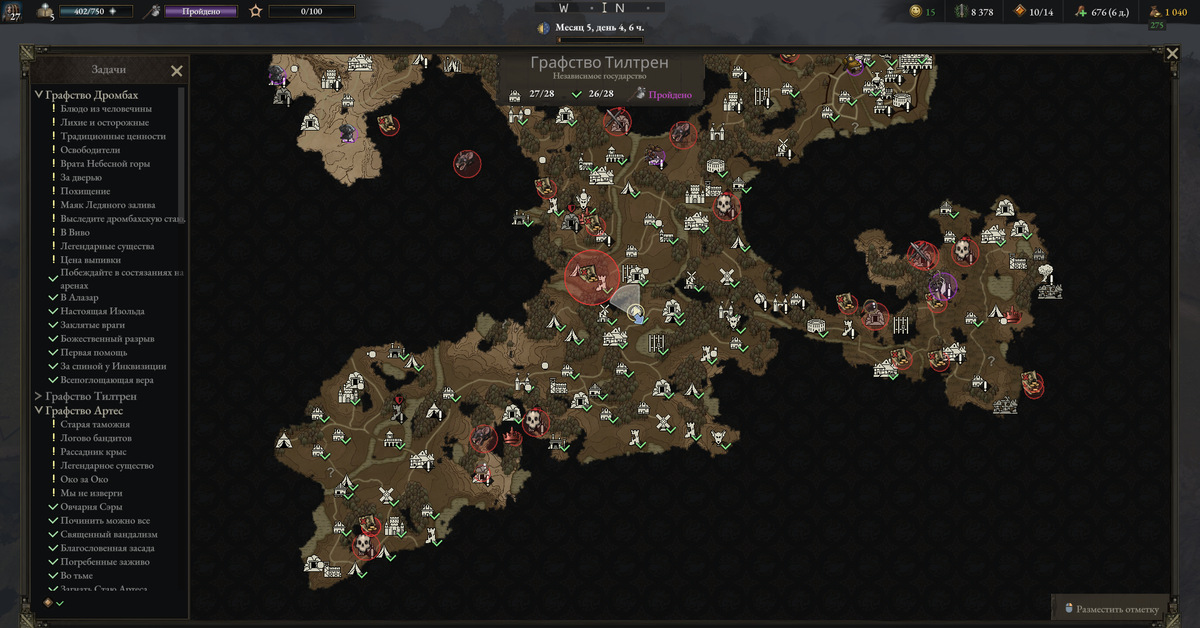Select the task Маяк Ледяного залива
Screen dimensions: 1200x628
tap(110, 205)
